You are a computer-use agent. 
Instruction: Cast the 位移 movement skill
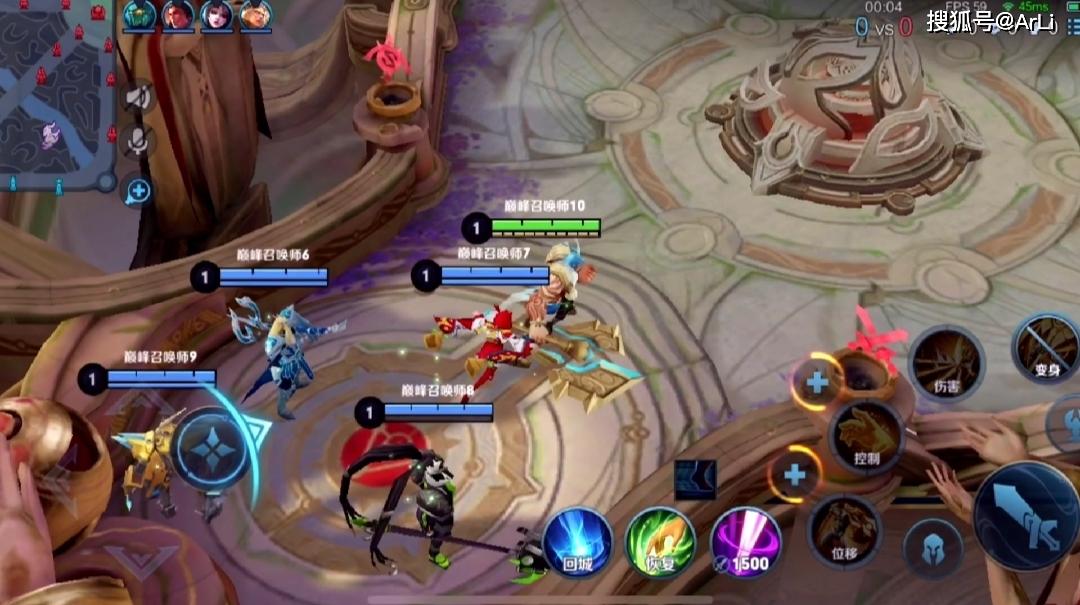point(845,531)
